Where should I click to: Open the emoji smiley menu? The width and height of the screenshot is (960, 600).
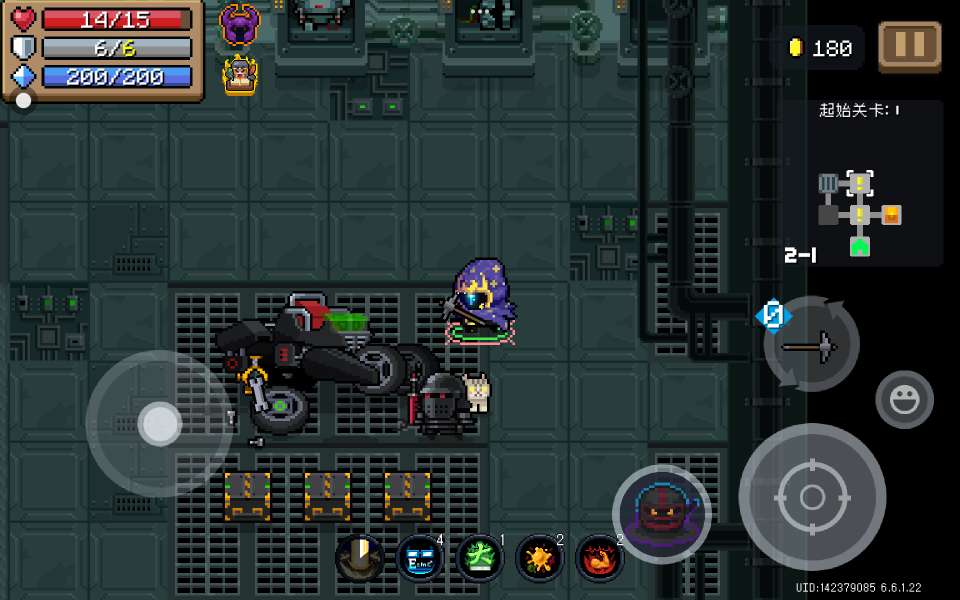904,399
